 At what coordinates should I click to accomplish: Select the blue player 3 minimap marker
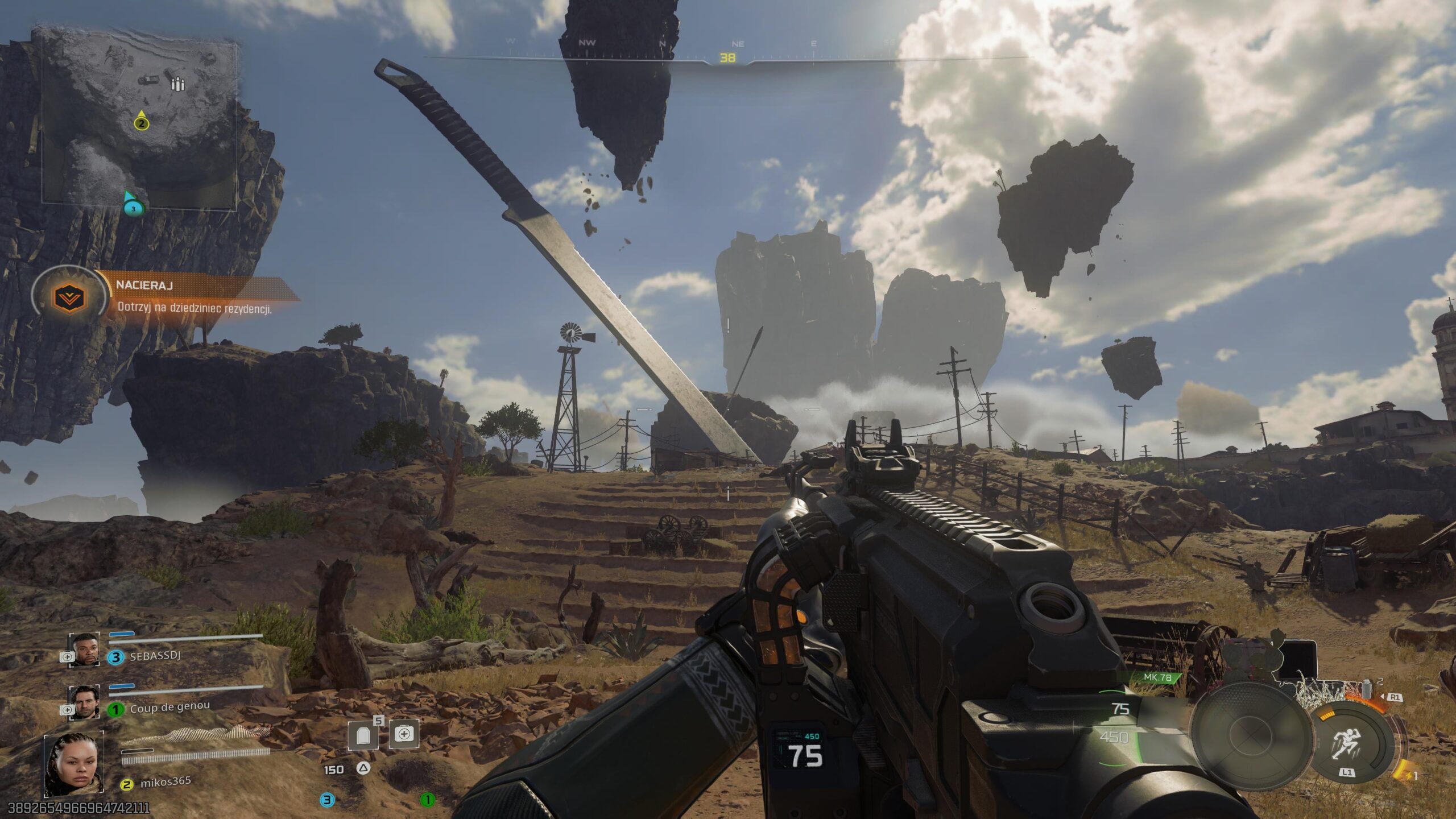point(133,208)
